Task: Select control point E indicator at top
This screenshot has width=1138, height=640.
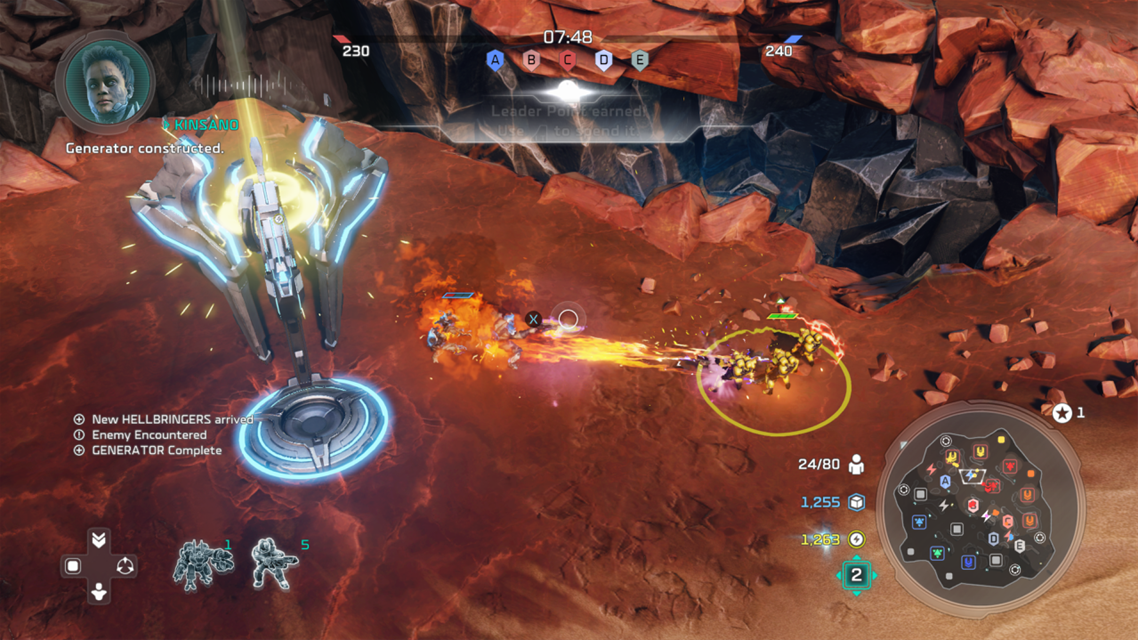Action: [640, 60]
